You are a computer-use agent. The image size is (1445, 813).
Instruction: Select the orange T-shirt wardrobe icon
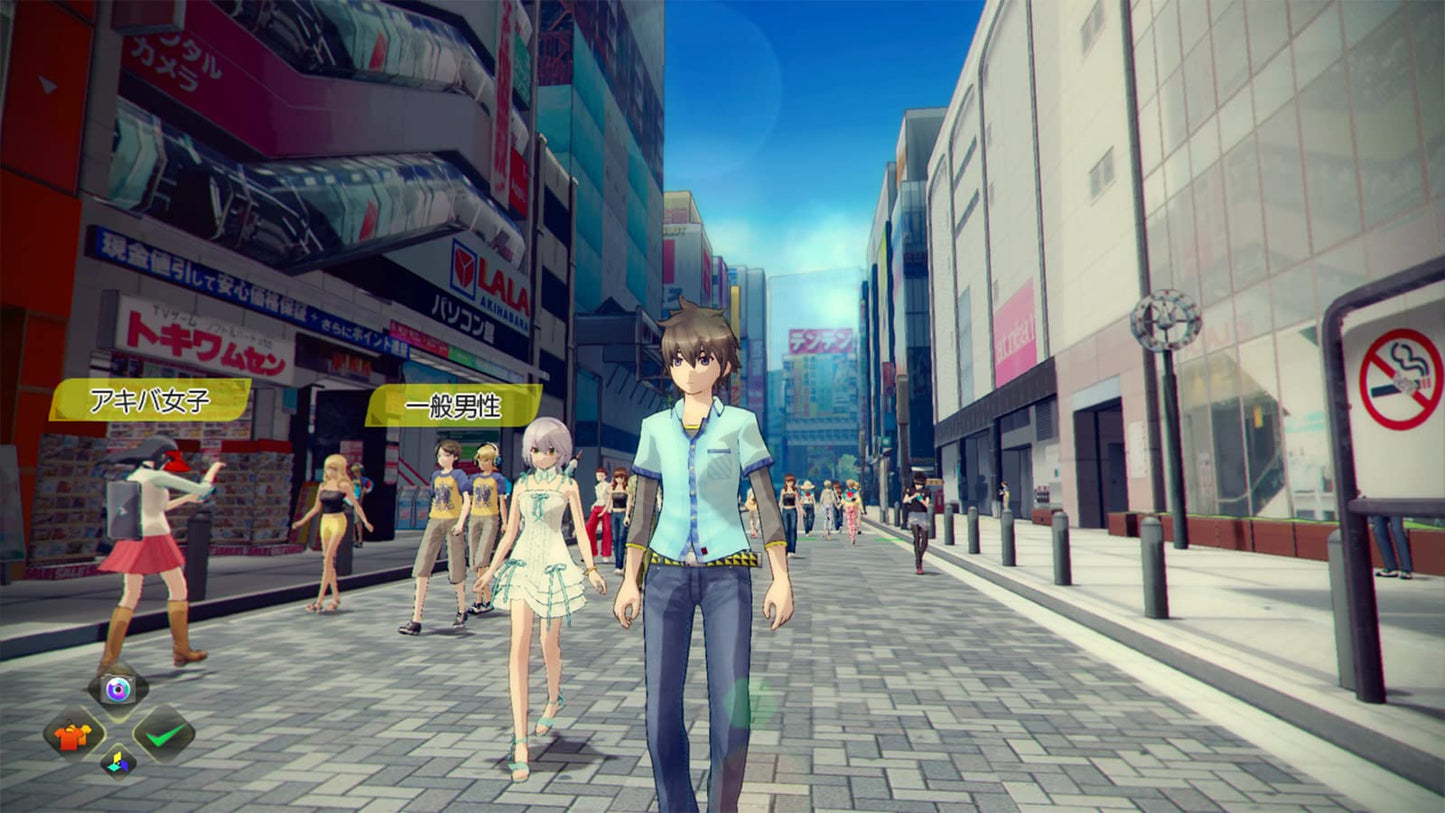(x=72, y=736)
